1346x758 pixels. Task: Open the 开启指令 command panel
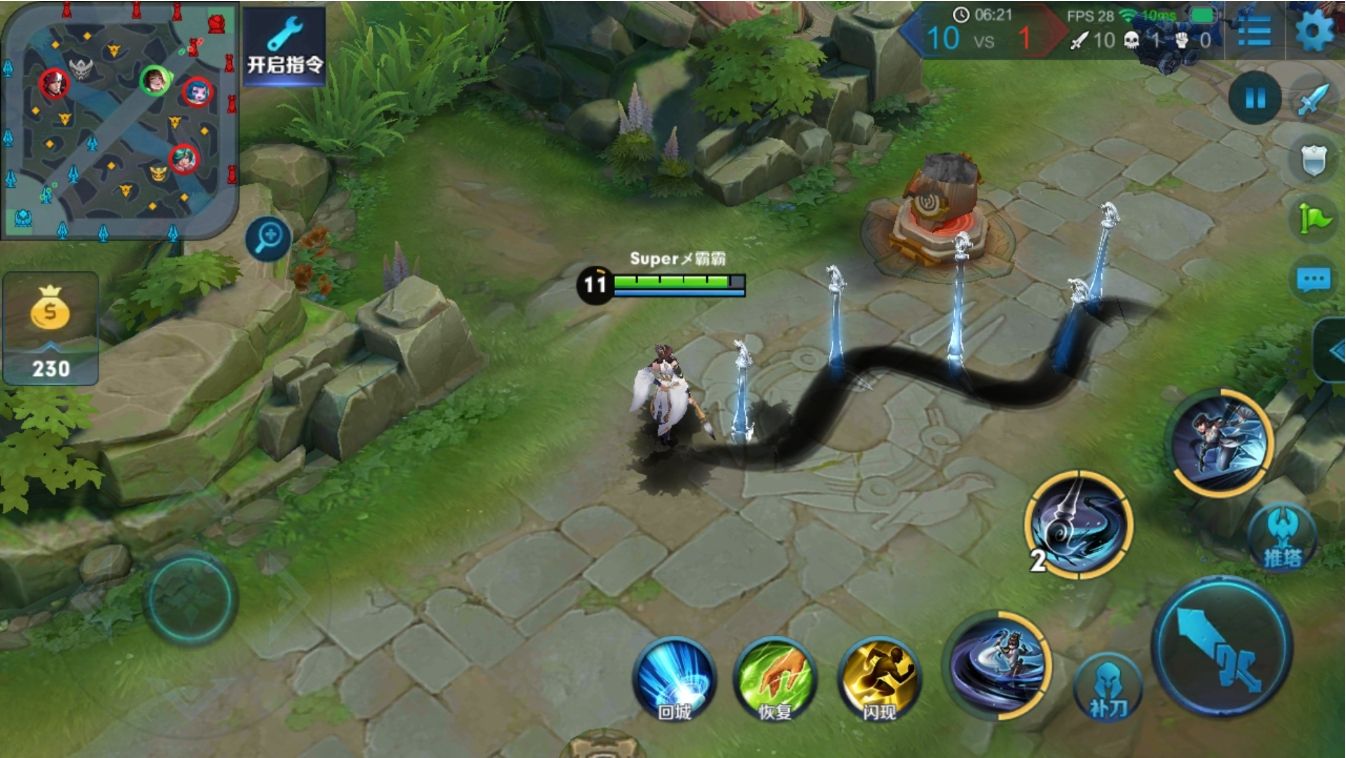tap(285, 45)
